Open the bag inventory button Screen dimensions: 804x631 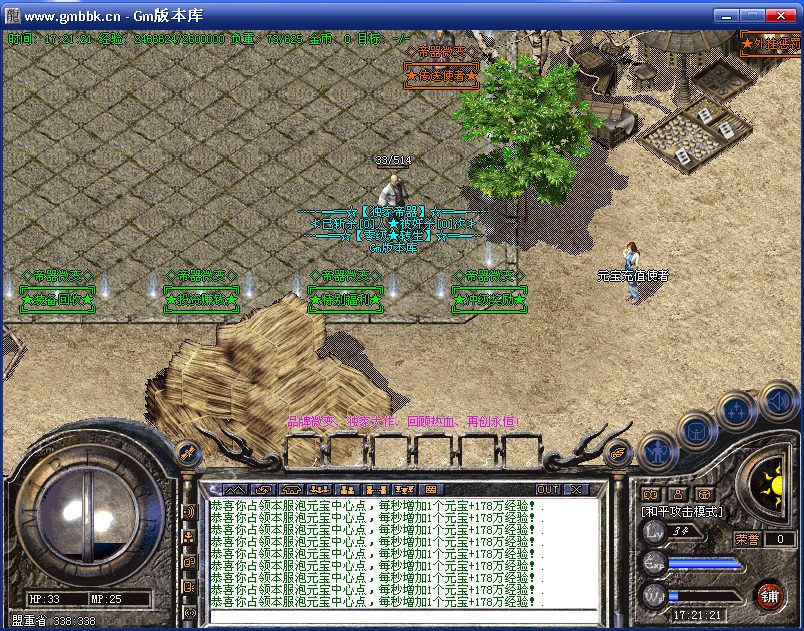(x=696, y=433)
